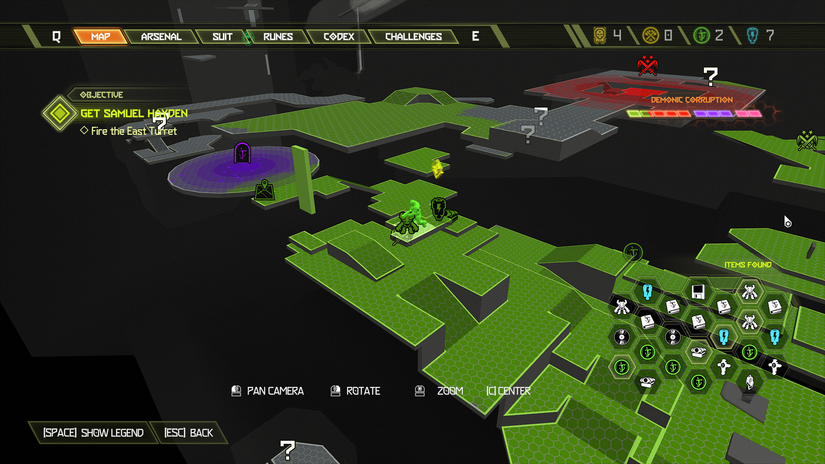Click the red demon skull map marker
825x464 pixels.
(x=647, y=67)
